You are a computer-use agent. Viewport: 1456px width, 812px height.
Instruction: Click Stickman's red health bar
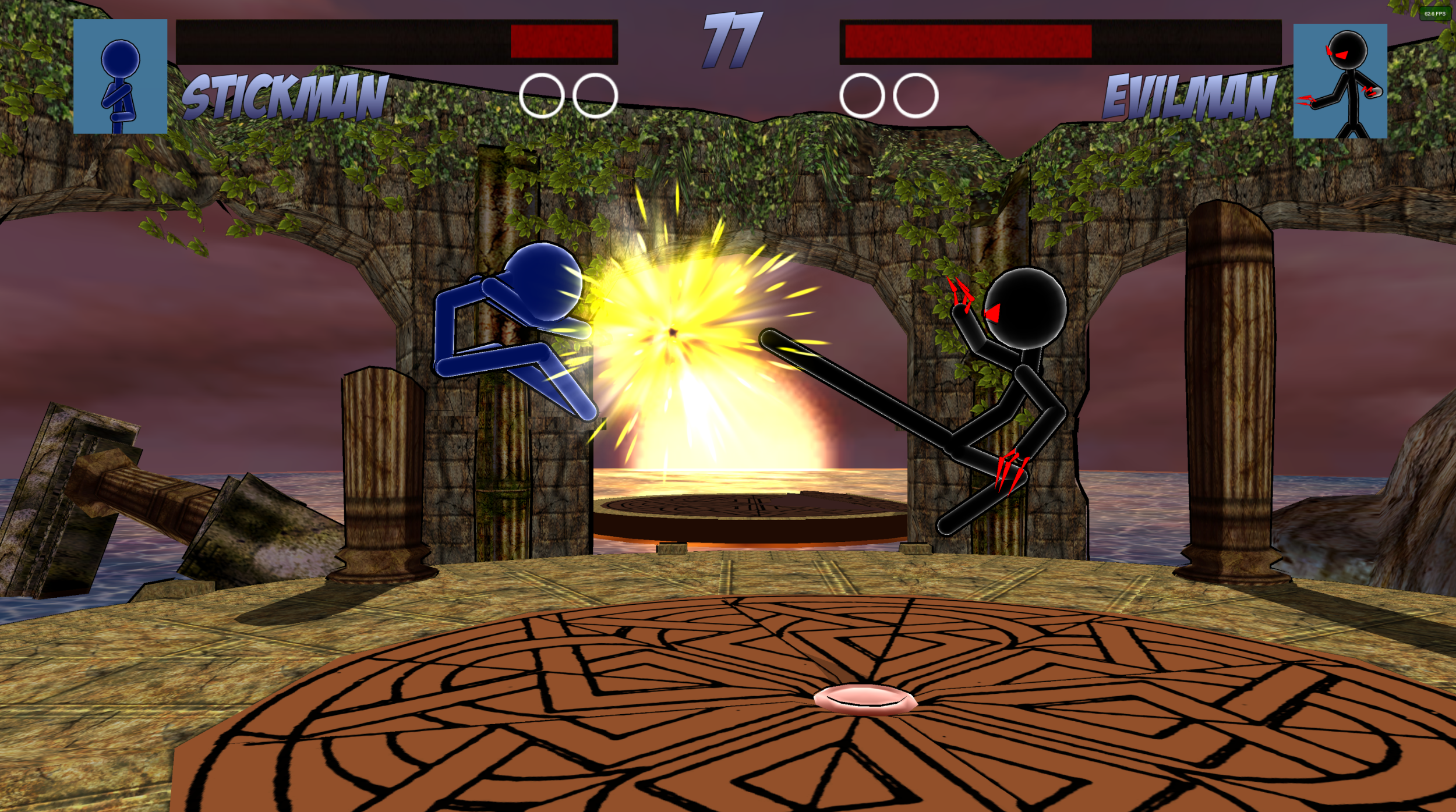coord(562,41)
